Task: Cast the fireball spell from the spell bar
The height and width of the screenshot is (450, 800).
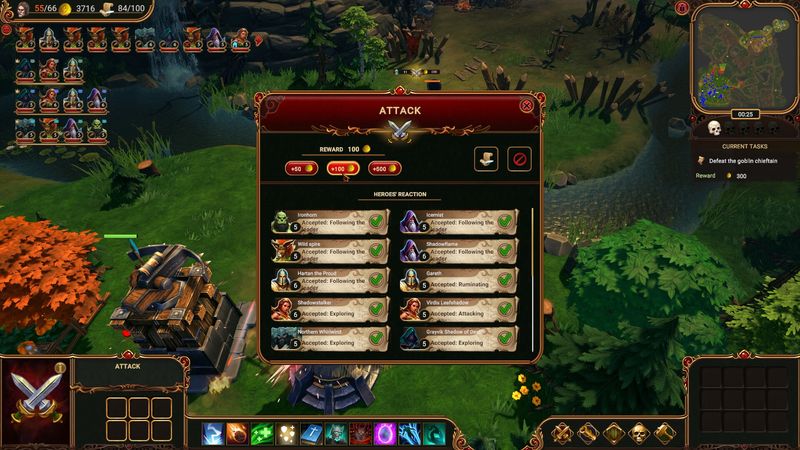Action: (x=238, y=433)
